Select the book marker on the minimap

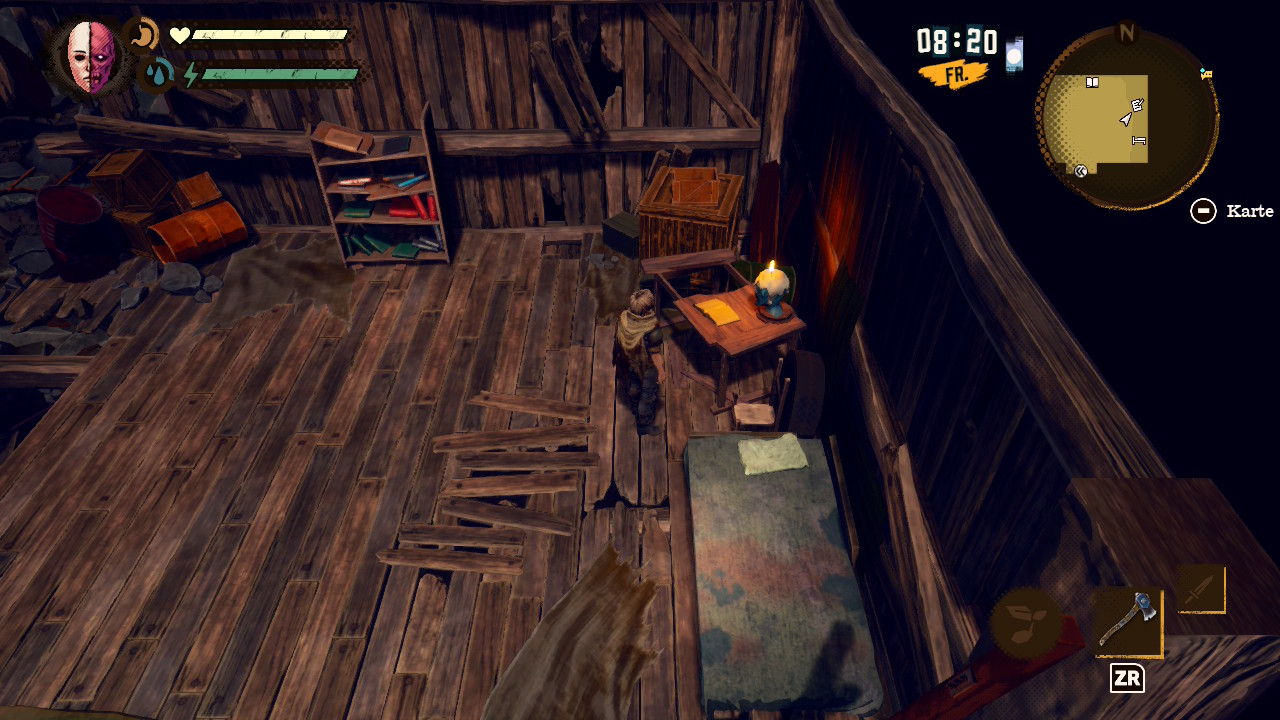[1092, 83]
